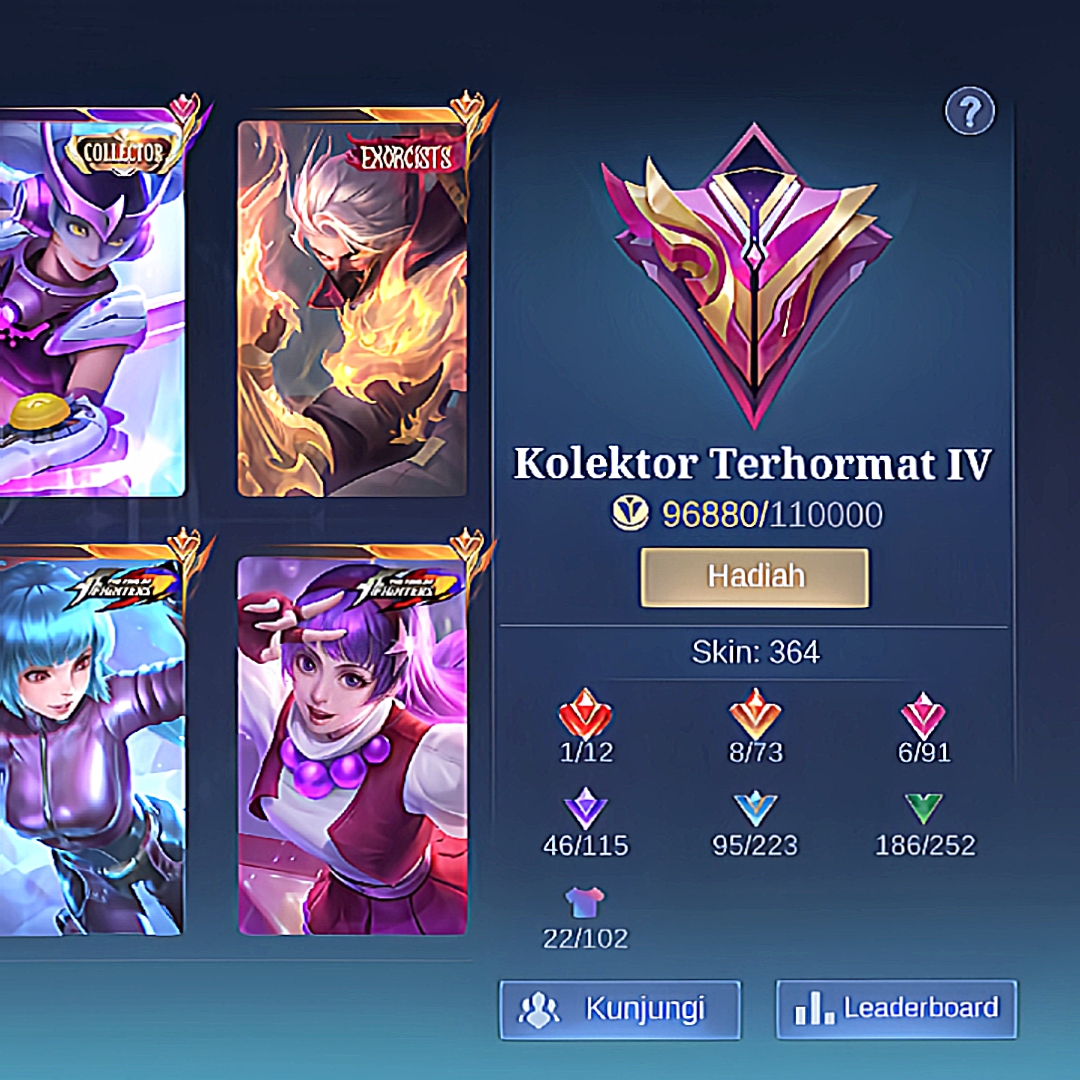This screenshot has width=1080, height=1080.
Task: Select the orange skin tier icon 8/73
Action: [755, 716]
